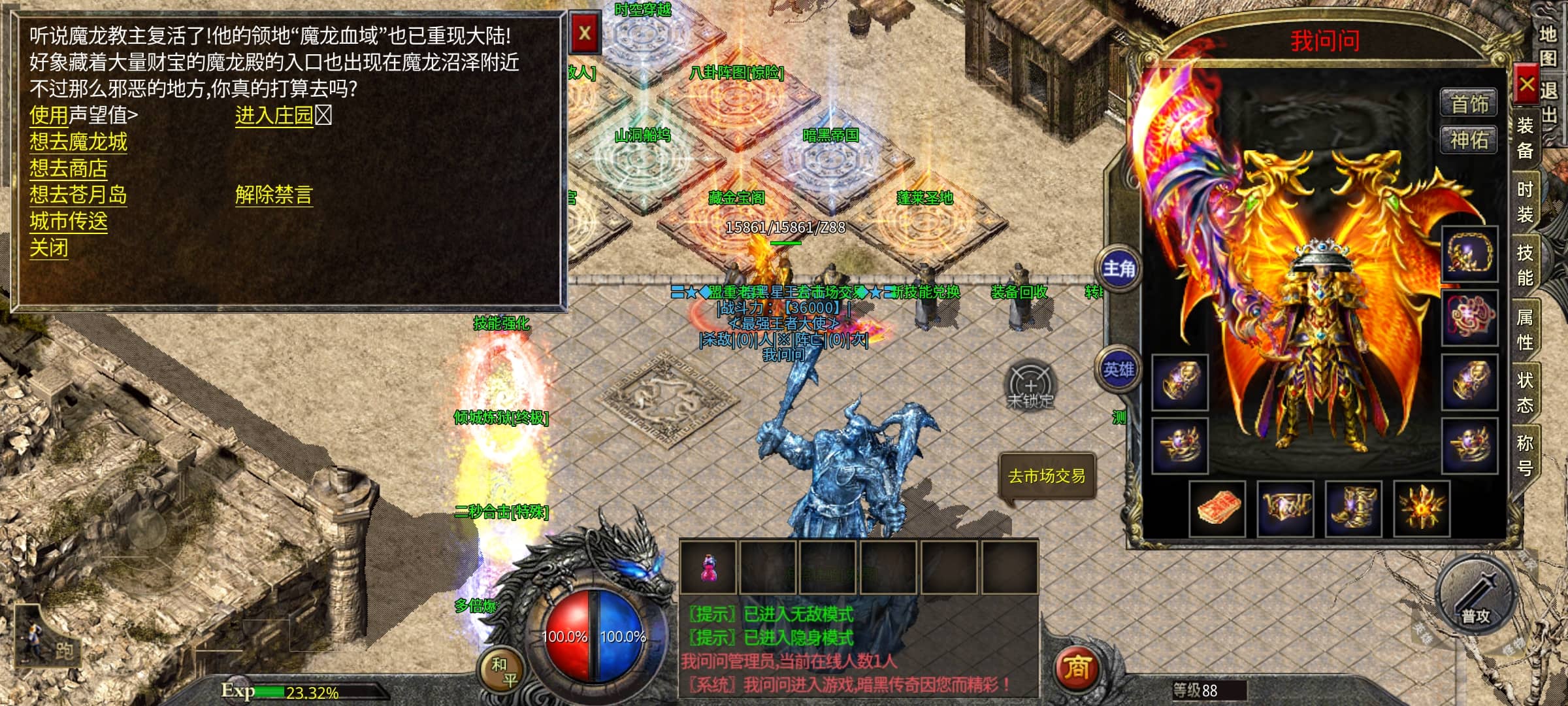Show the 称号 titles tab
The image size is (1568, 706).
pyautogui.click(x=1525, y=455)
